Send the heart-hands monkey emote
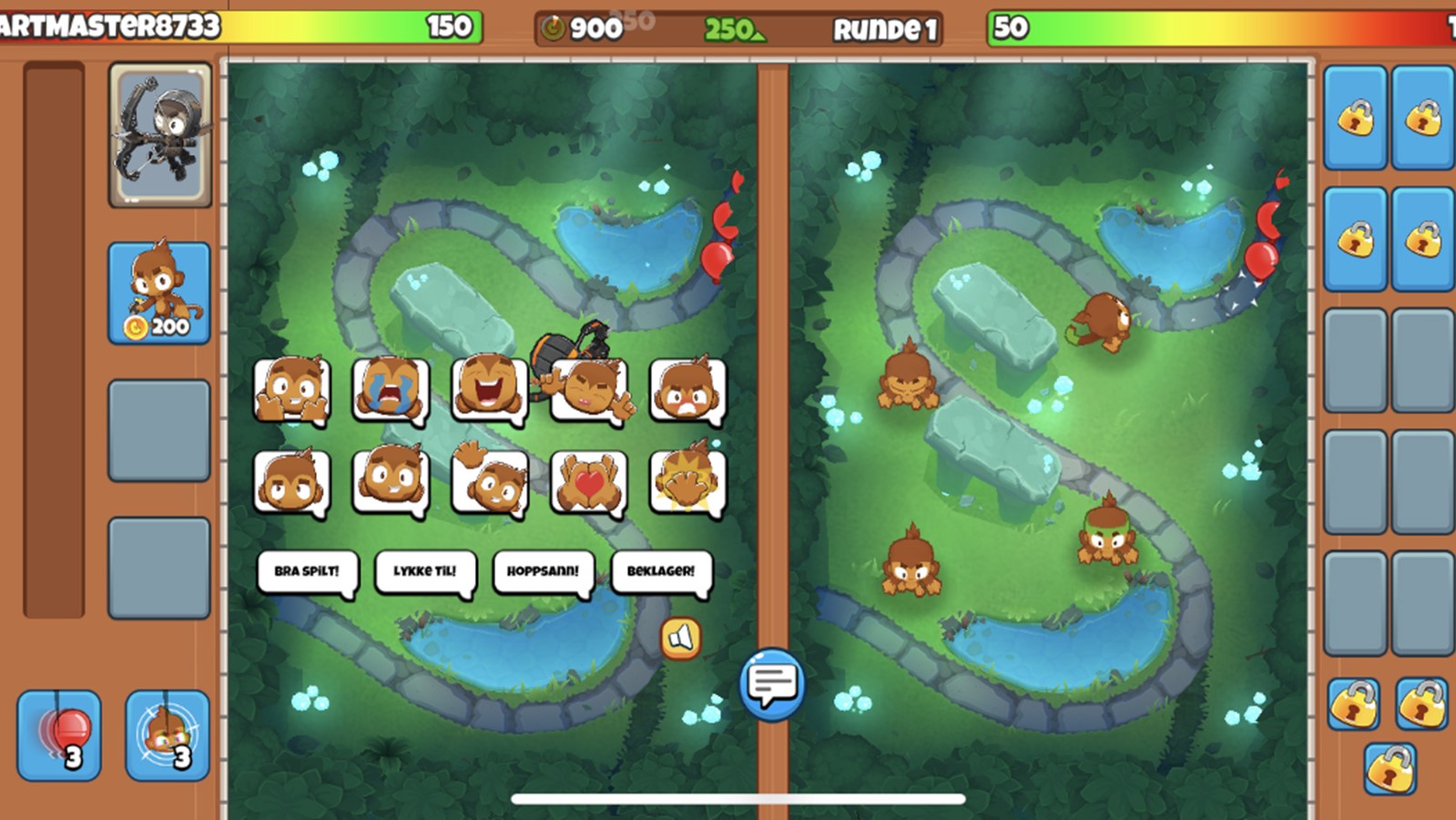The height and width of the screenshot is (820, 1456). [x=590, y=481]
